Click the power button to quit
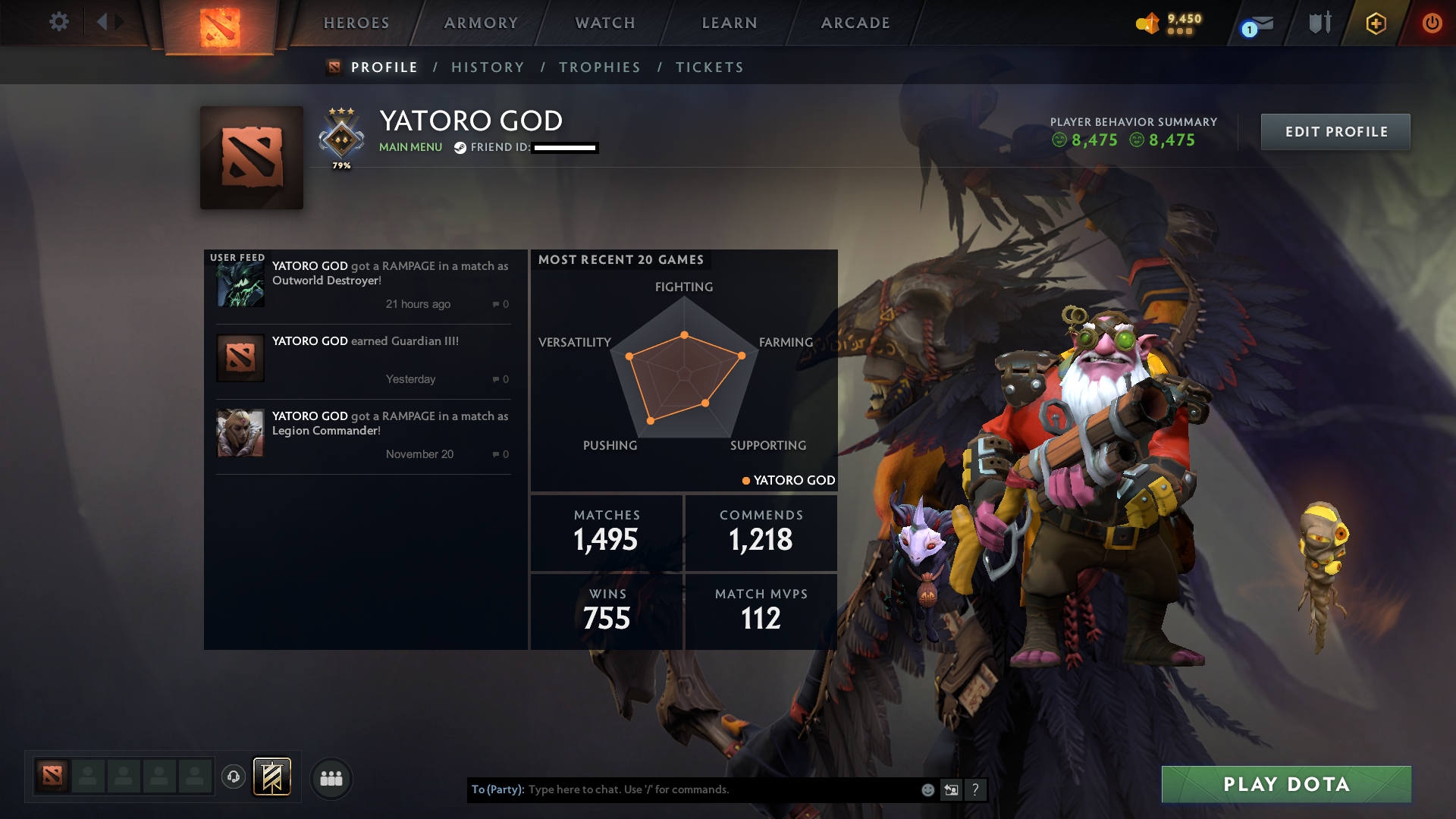The height and width of the screenshot is (819, 1456). tap(1432, 23)
